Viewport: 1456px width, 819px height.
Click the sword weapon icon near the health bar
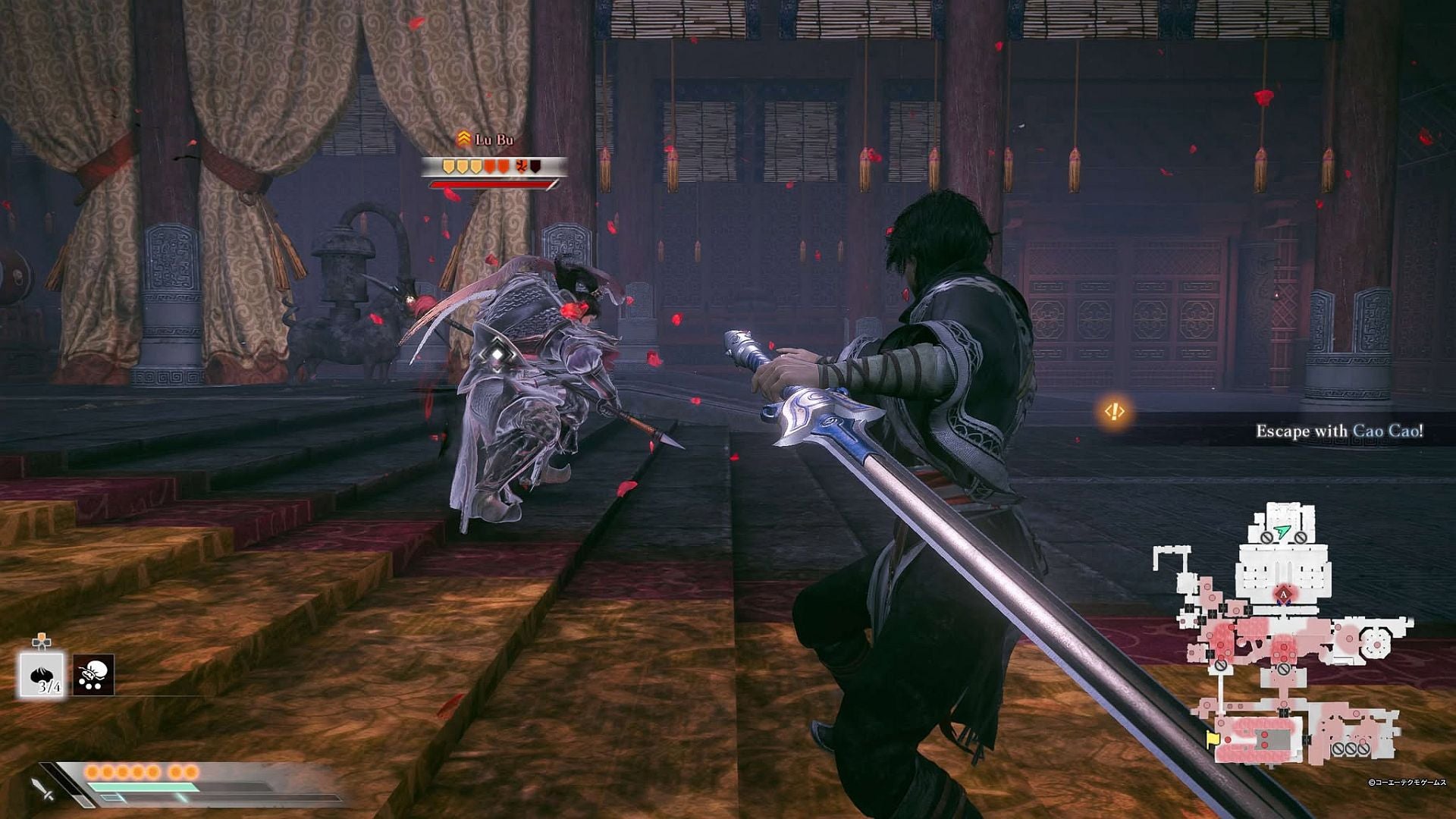(x=41, y=789)
